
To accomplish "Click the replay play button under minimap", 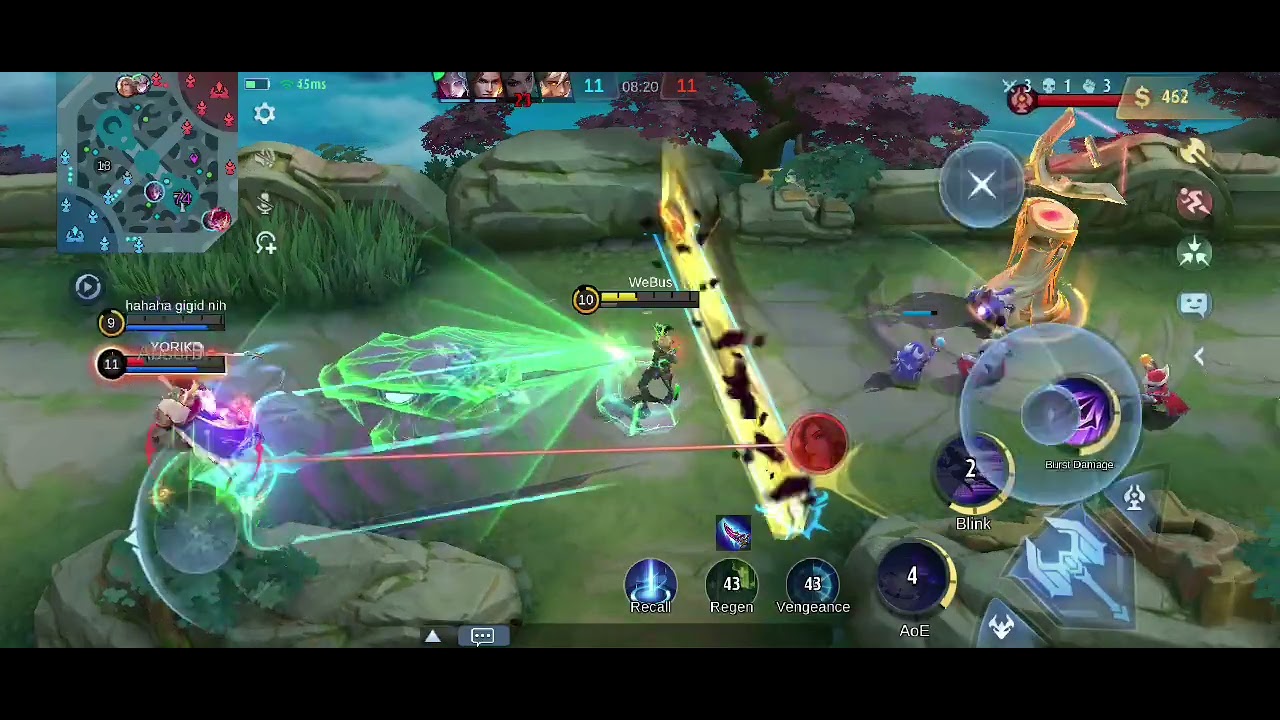I will pos(88,287).
